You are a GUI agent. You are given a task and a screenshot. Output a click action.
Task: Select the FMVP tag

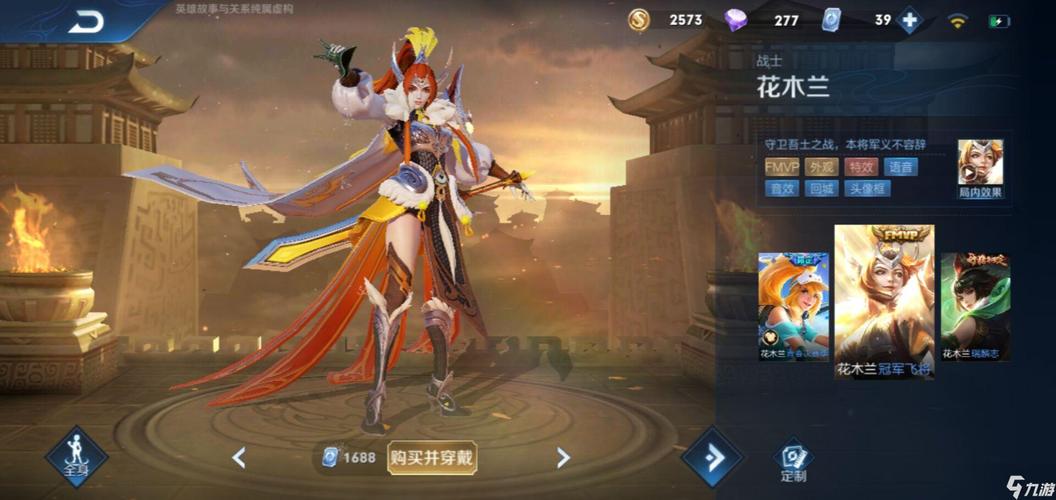pyautogui.click(x=783, y=167)
